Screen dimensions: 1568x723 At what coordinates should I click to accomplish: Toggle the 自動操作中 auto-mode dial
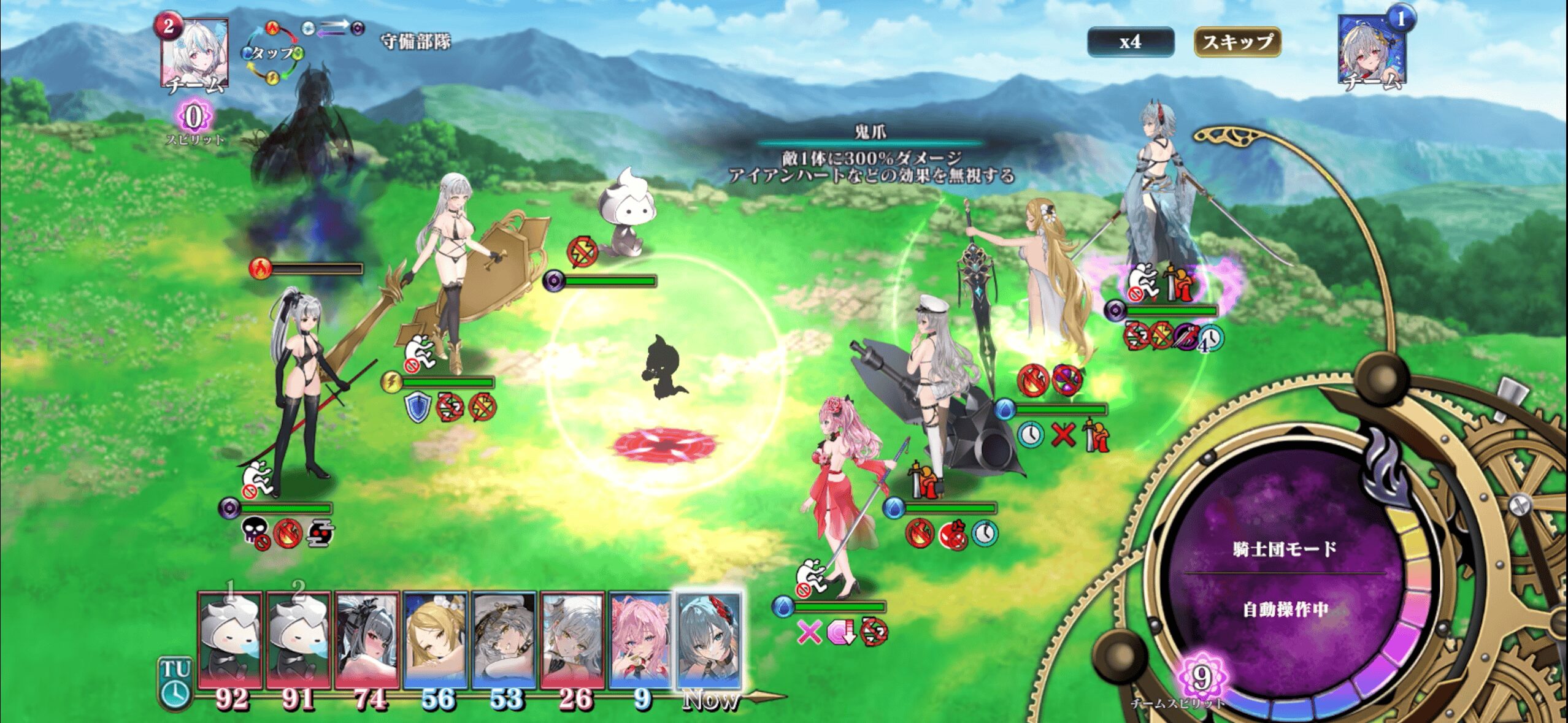coord(1285,580)
